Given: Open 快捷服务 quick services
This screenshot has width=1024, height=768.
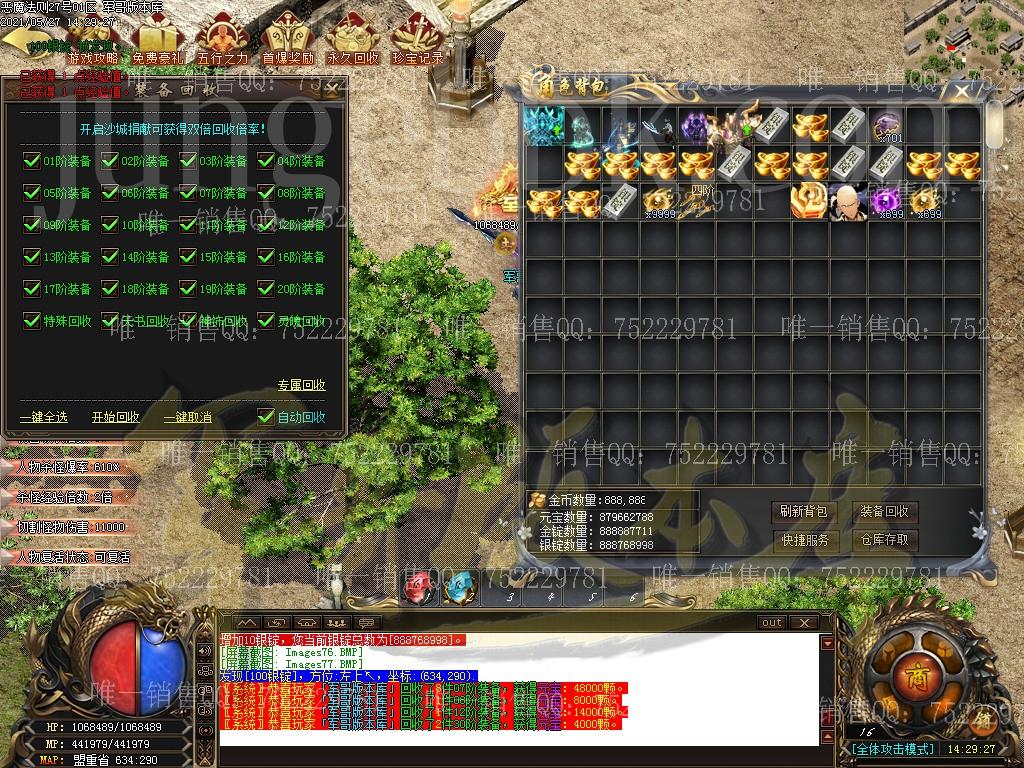Looking at the screenshot, I should pos(804,540).
